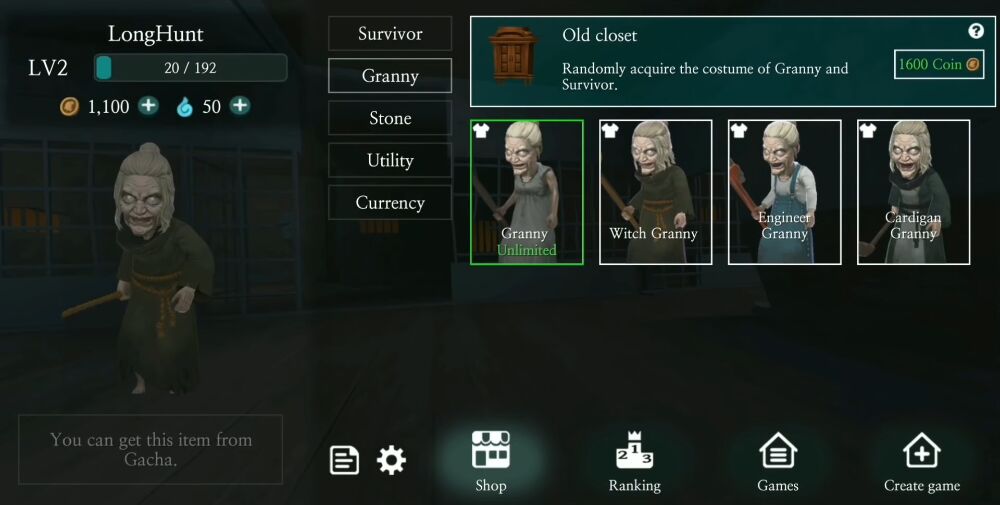The image size is (1000, 505).
Task: Open the notes document icon
Action: click(x=345, y=460)
